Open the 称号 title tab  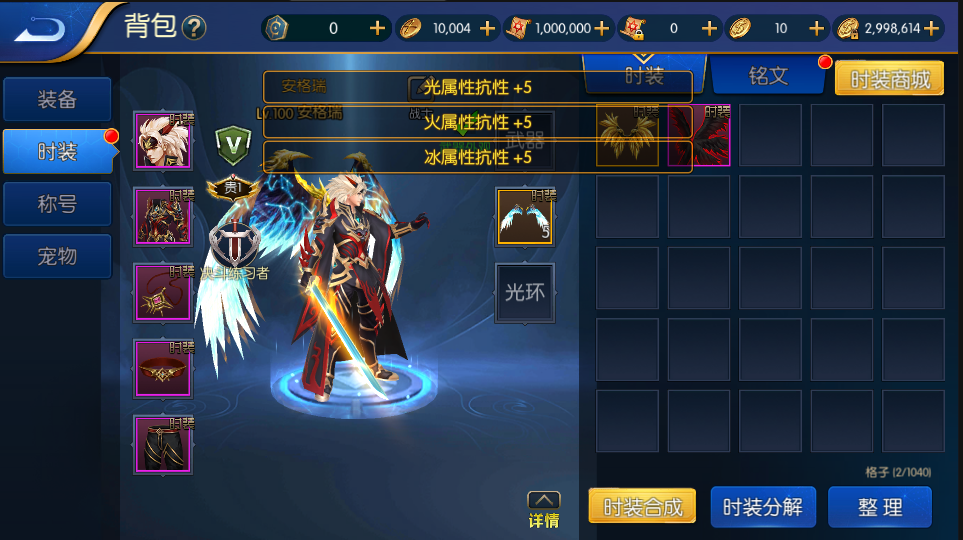pos(57,204)
